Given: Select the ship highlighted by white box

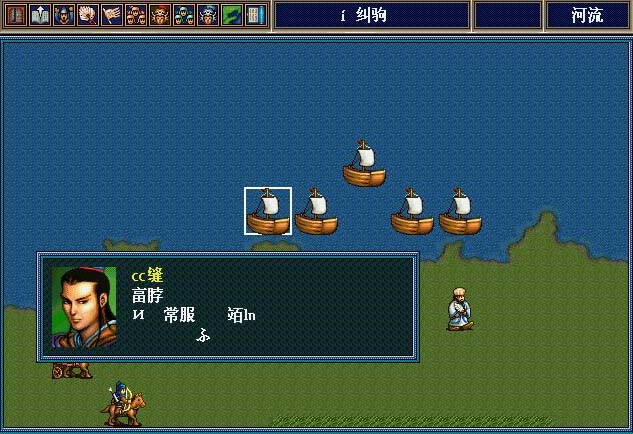Looking at the screenshot, I should (x=268, y=211).
